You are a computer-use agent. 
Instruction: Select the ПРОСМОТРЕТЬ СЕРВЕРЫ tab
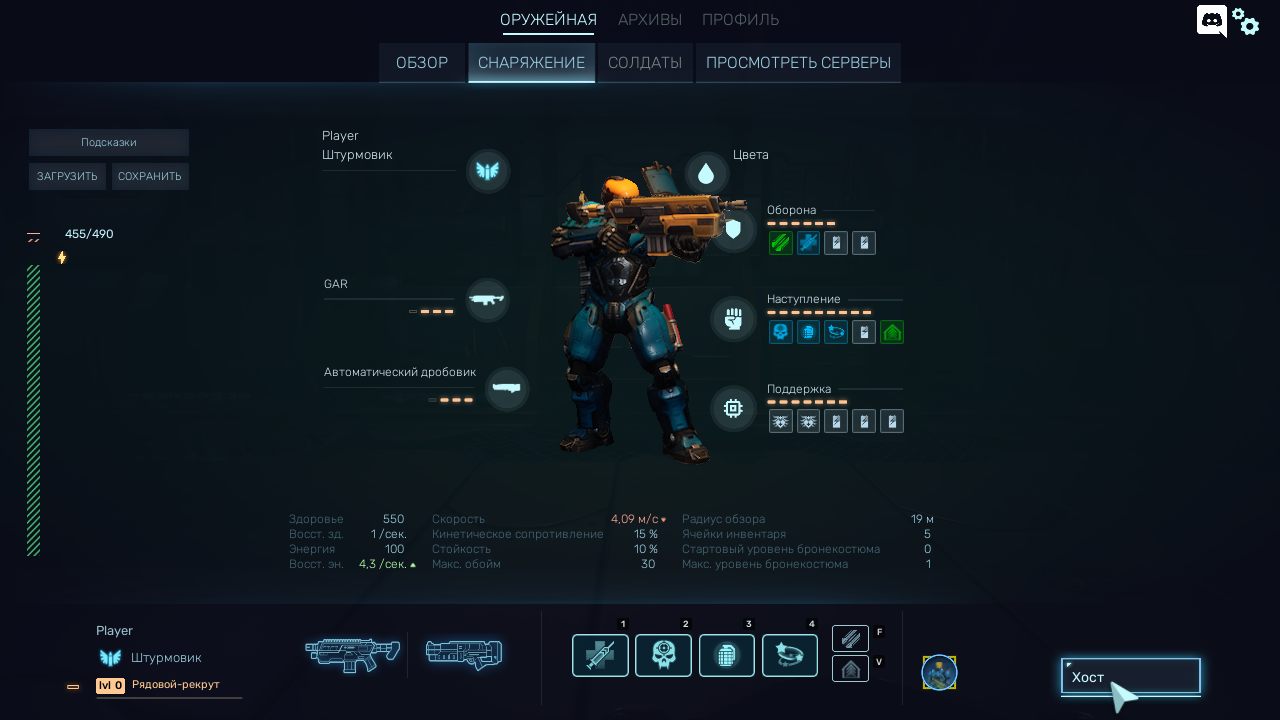pyautogui.click(x=798, y=63)
